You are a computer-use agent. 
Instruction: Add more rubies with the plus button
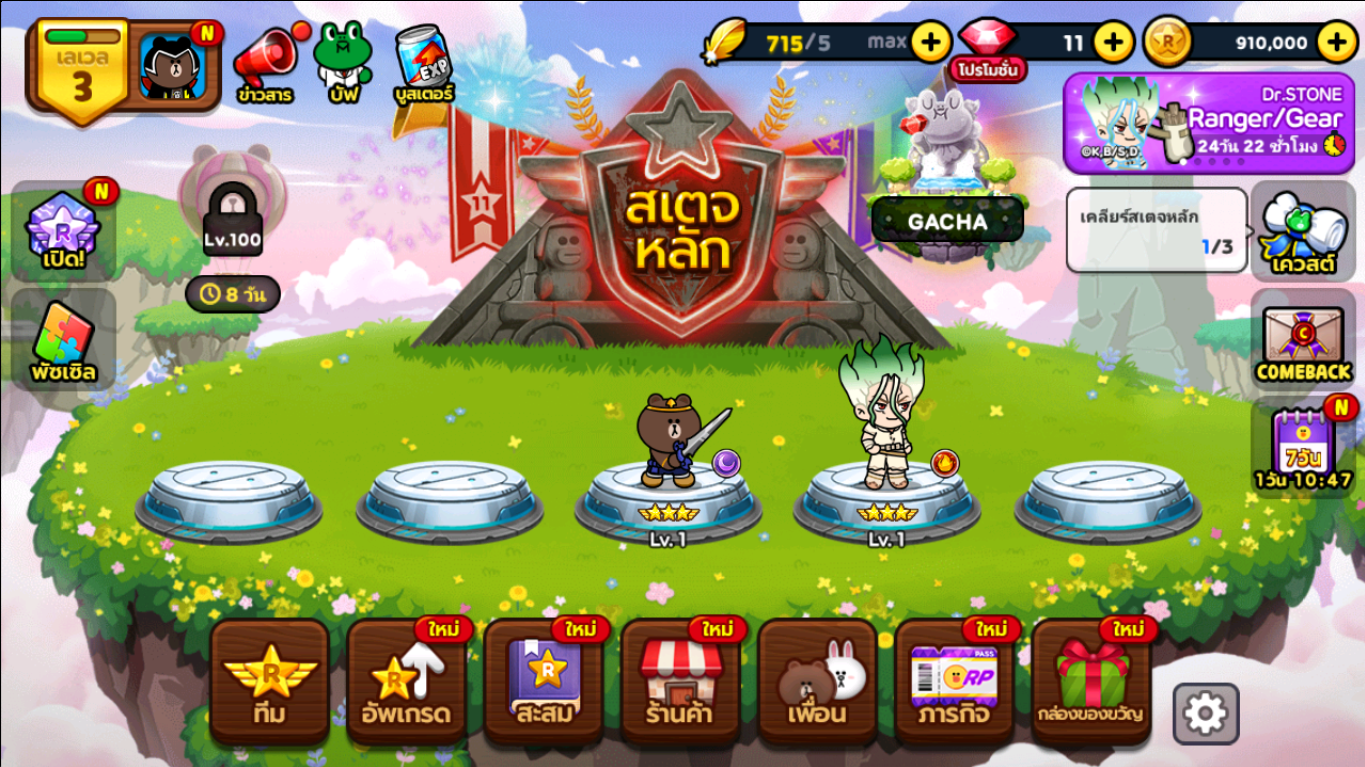pyautogui.click(x=1113, y=42)
